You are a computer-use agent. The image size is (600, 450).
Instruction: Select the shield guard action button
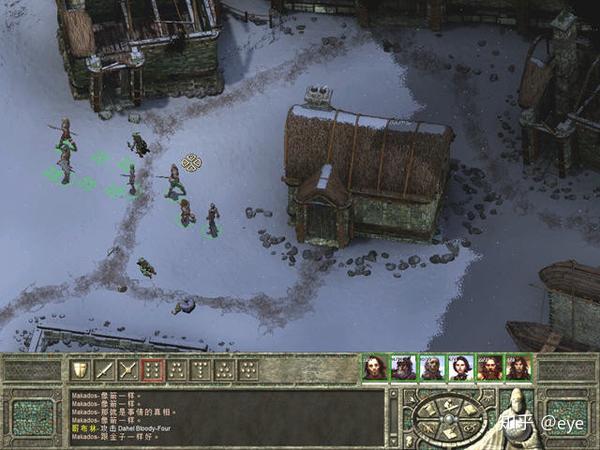point(78,371)
